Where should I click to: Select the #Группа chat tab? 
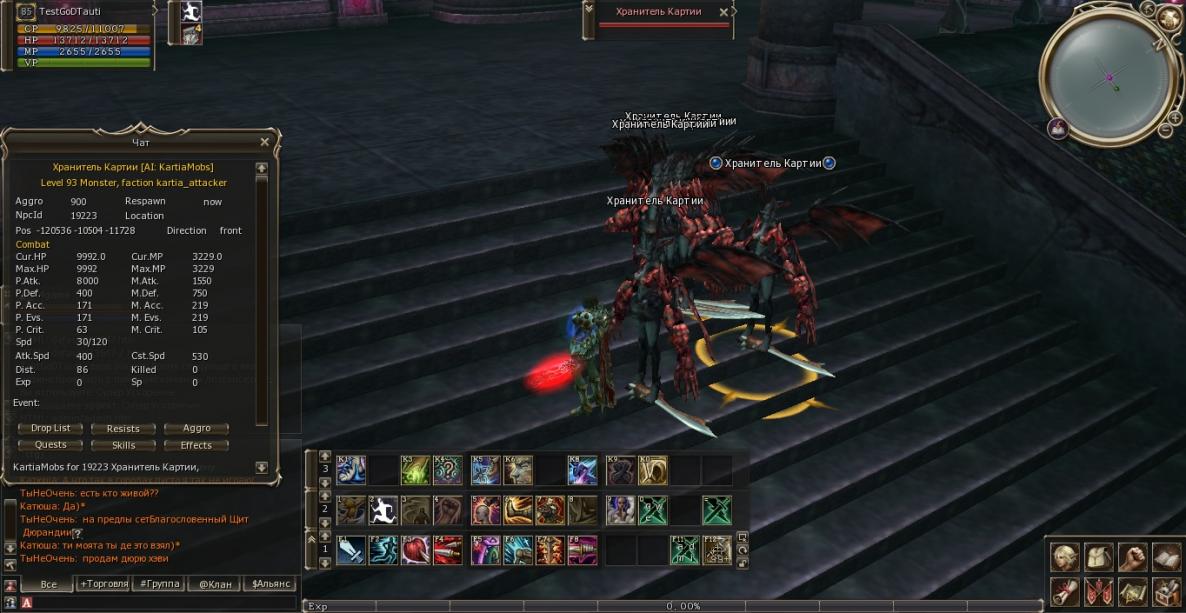pyautogui.click(x=160, y=583)
